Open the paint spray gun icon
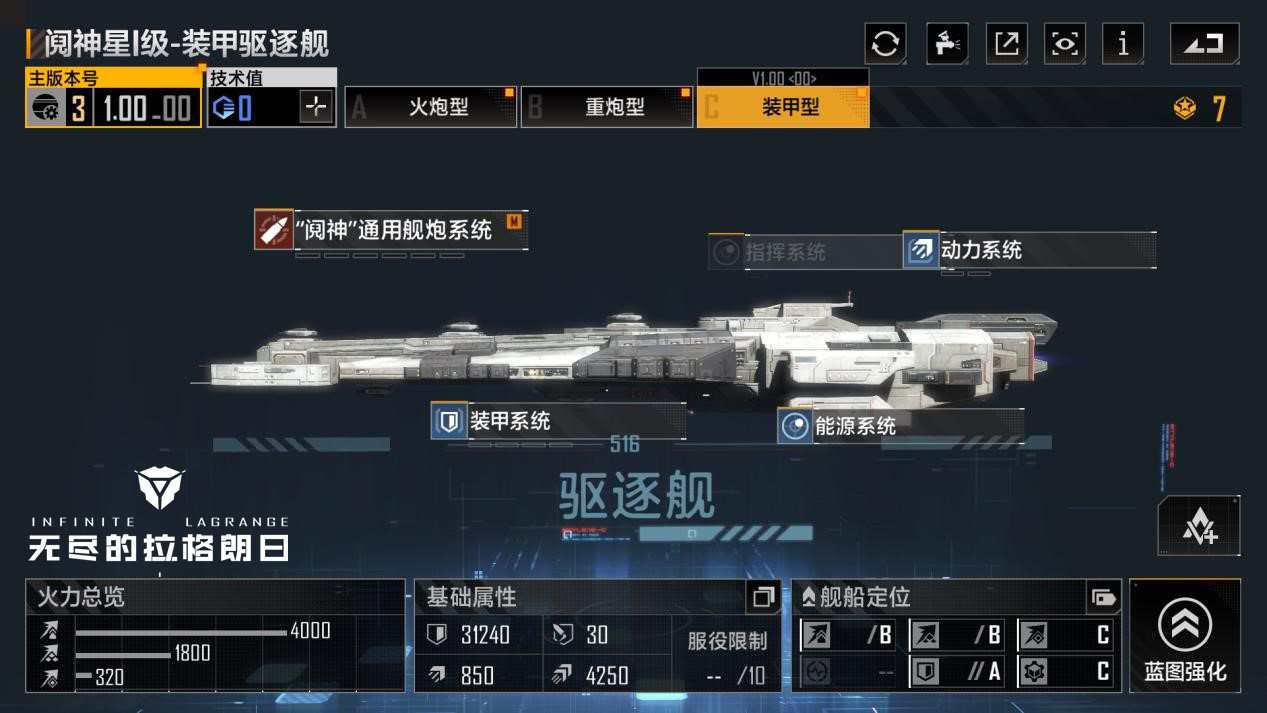The image size is (1267, 713). 946,44
